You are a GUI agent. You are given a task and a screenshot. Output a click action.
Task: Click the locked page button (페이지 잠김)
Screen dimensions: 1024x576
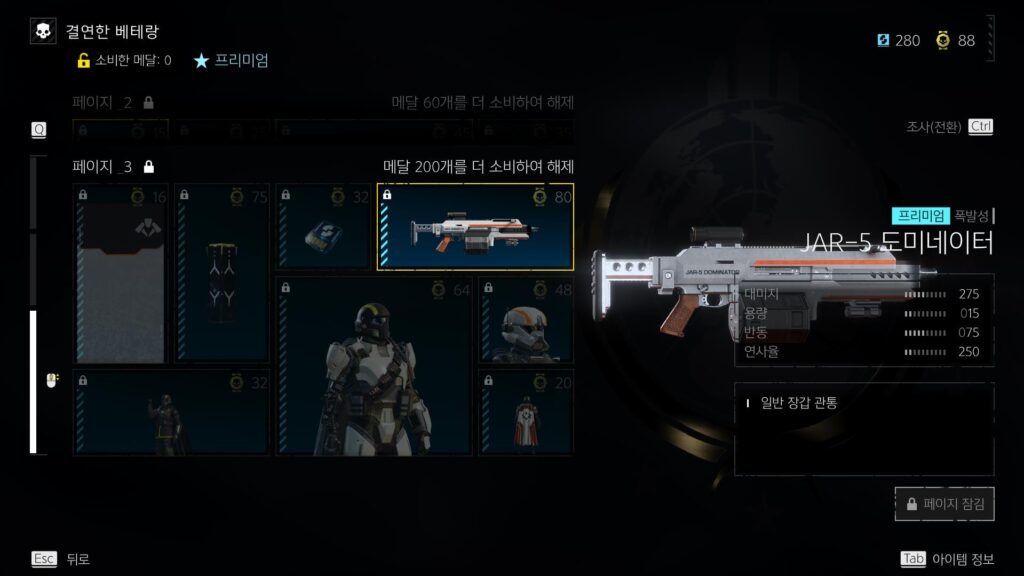click(x=945, y=505)
